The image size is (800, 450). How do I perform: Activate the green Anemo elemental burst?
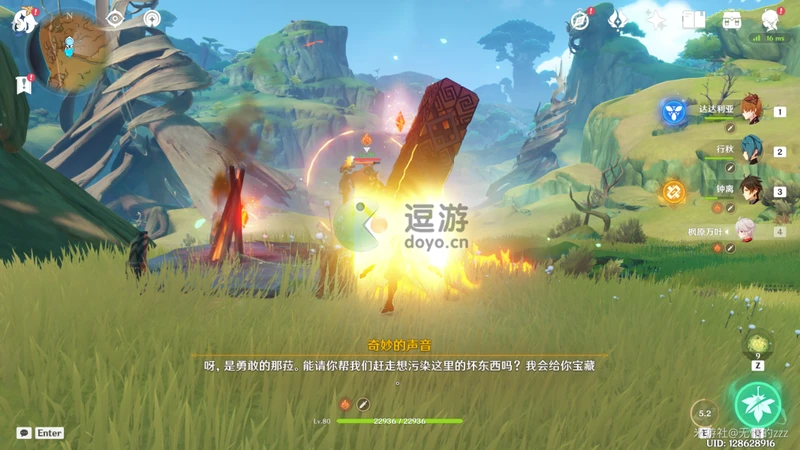coord(757,405)
